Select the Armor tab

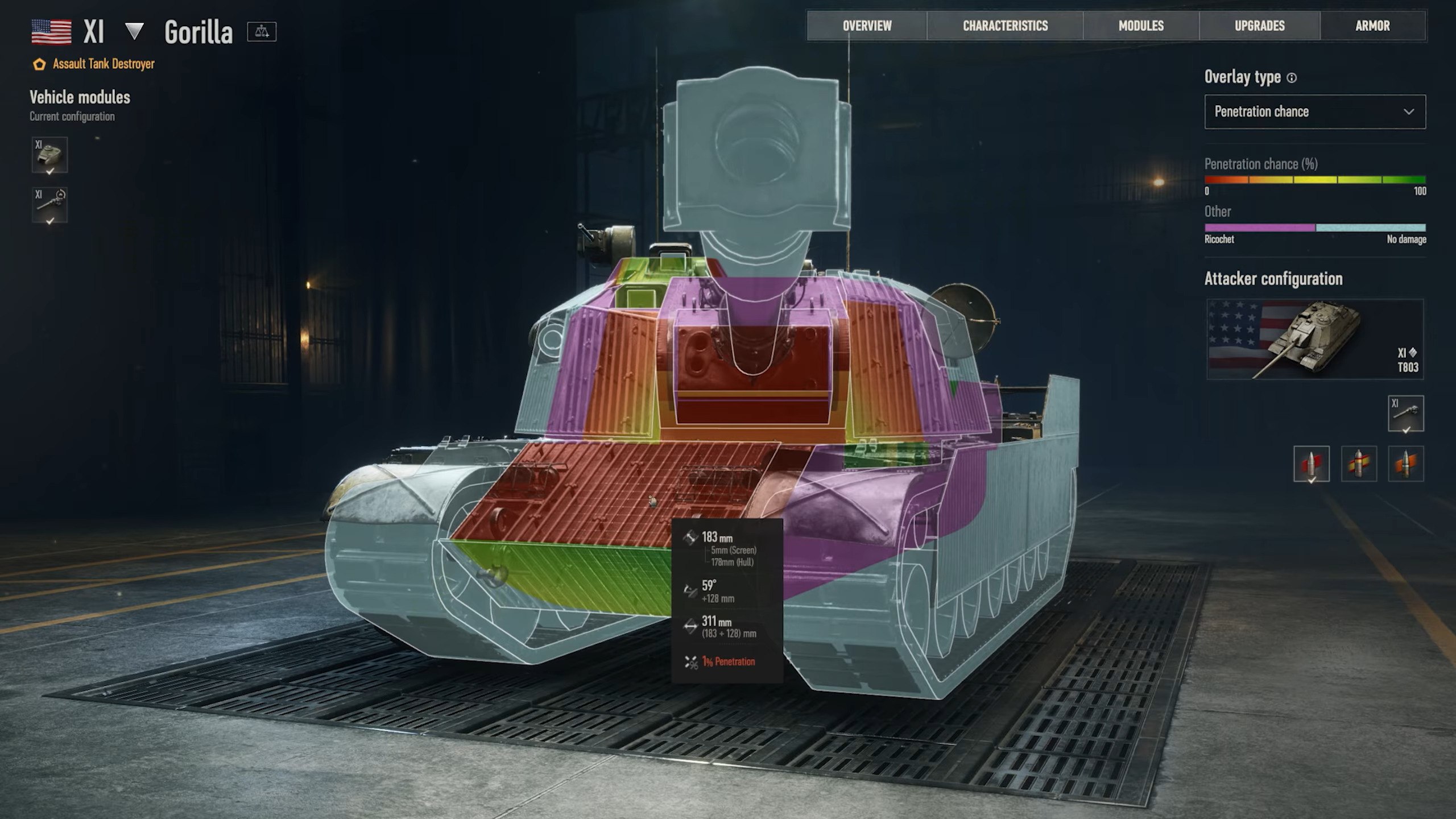click(x=1372, y=26)
